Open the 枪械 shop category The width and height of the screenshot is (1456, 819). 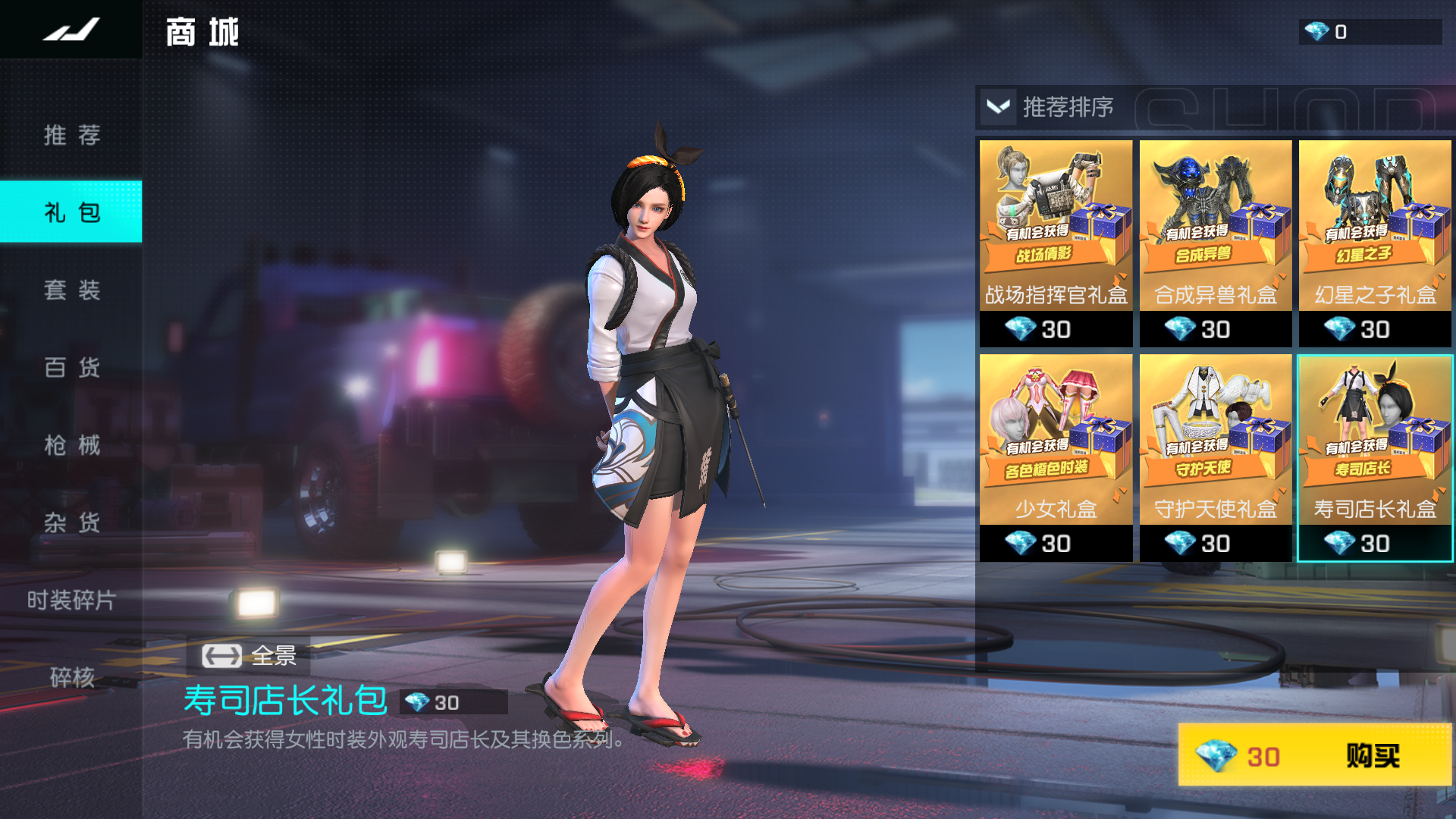coord(71,444)
